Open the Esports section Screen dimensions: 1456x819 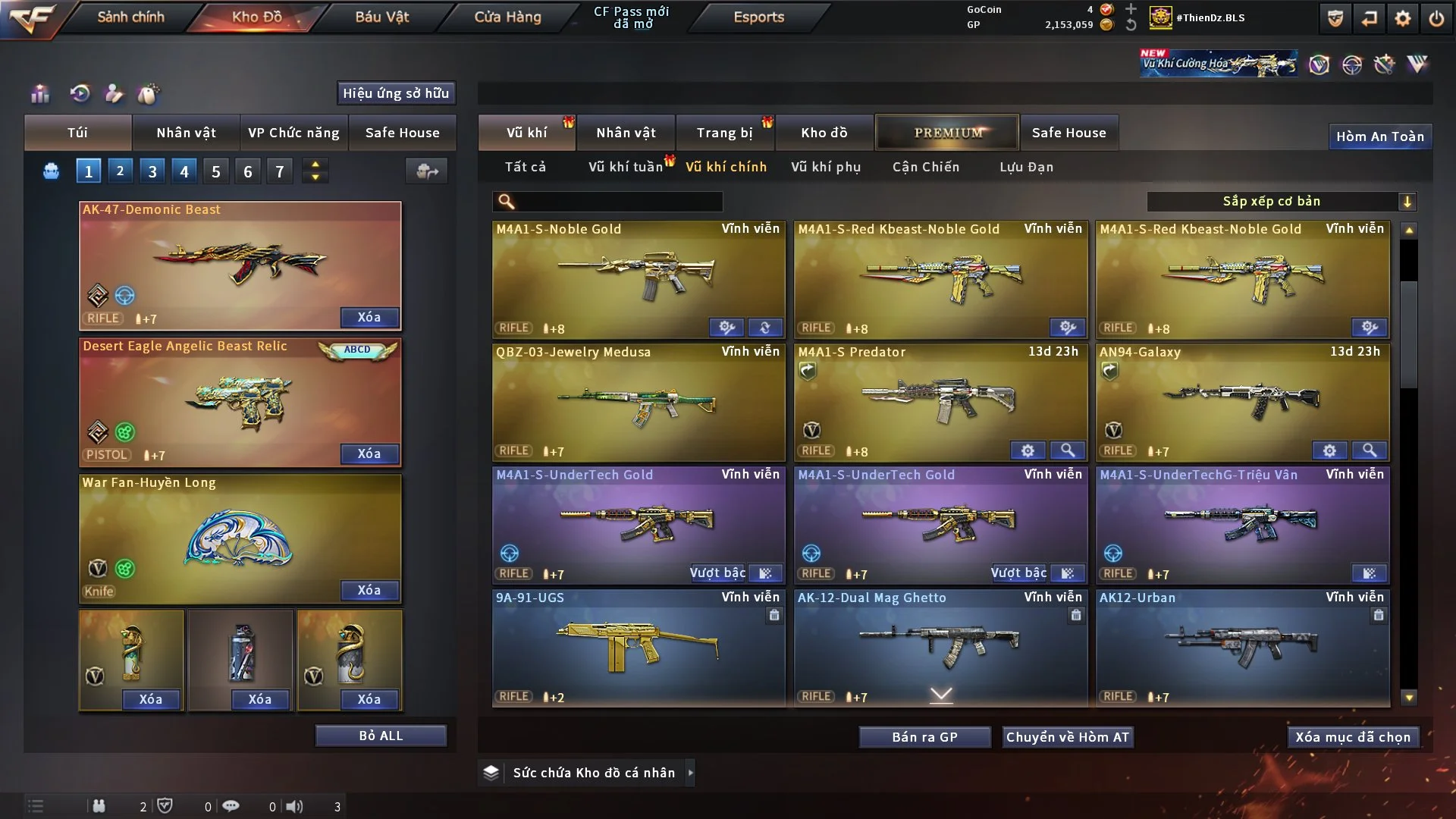pos(758,17)
